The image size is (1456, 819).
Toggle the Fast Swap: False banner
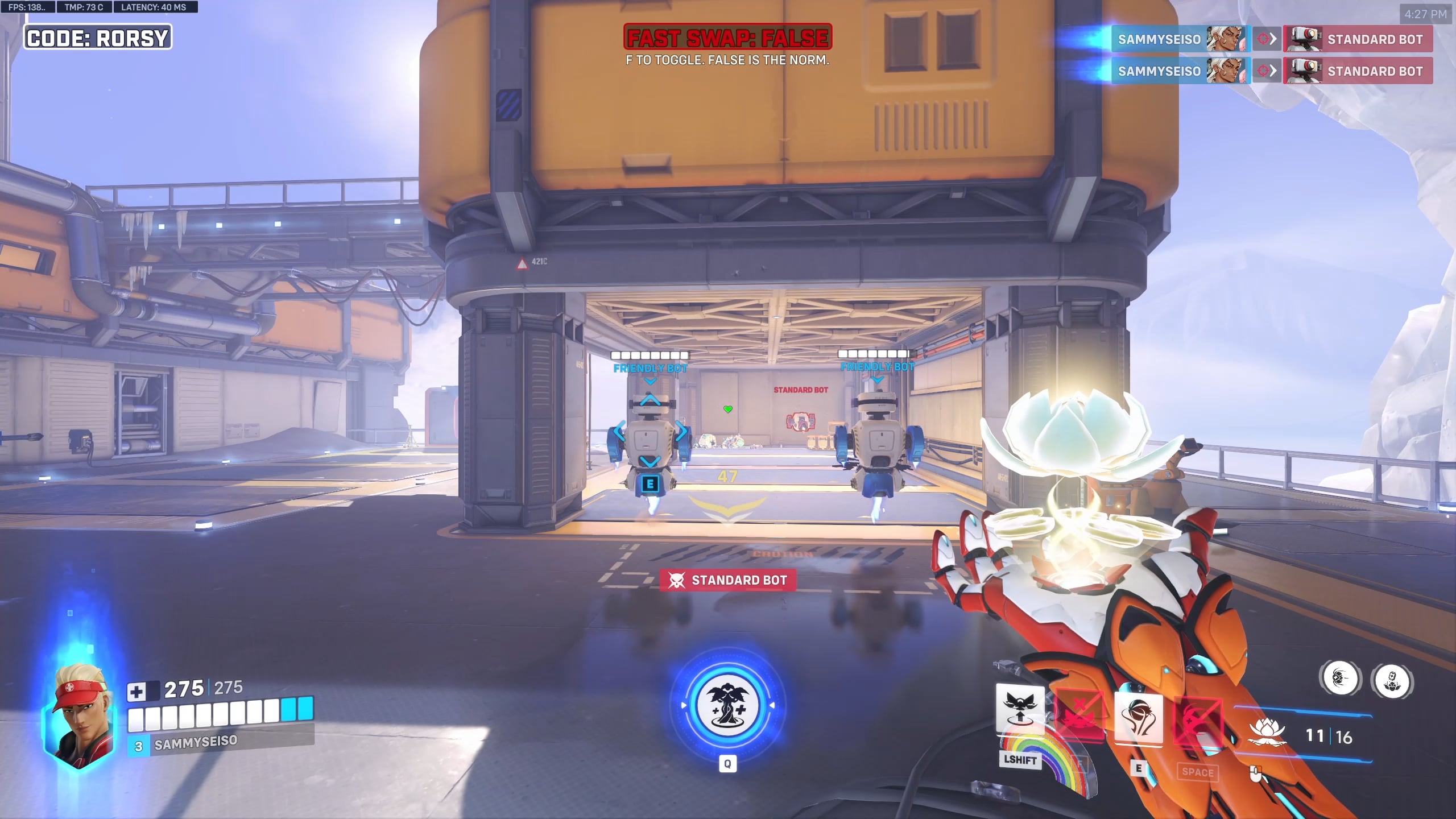pyautogui.click(x=727, y=38)
